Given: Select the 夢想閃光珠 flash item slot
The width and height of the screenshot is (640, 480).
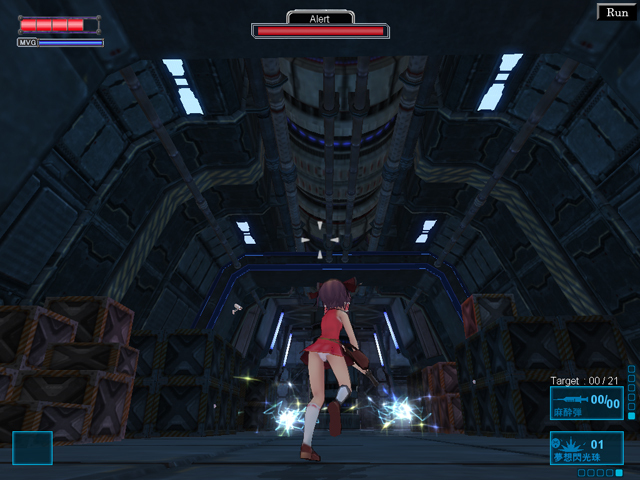Looking at the screenshot, I should 587,447.
